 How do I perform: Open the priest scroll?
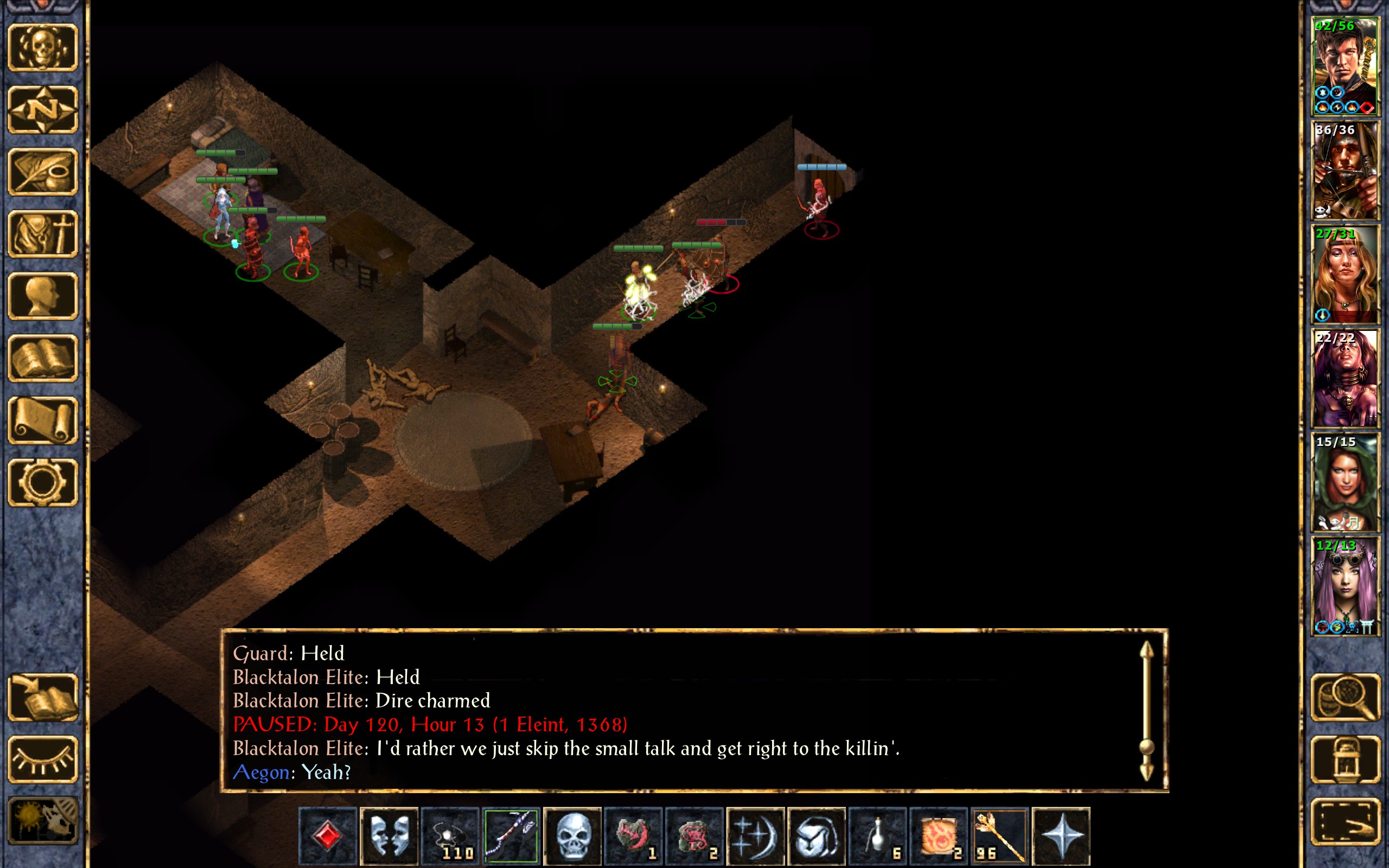pos(43,420)
